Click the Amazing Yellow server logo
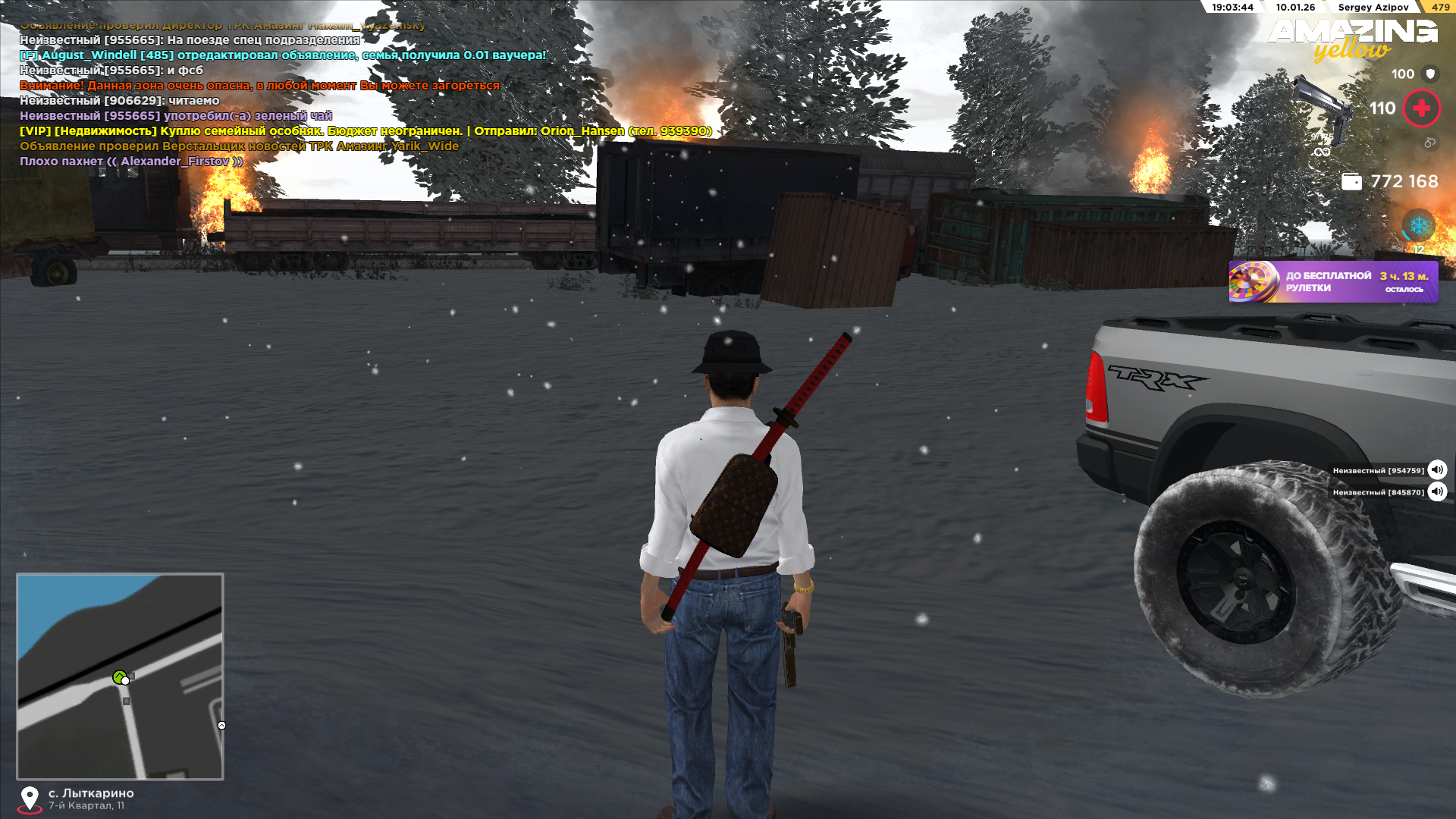Viewport: 1456px width, 819px height. tap(1353, 38)
